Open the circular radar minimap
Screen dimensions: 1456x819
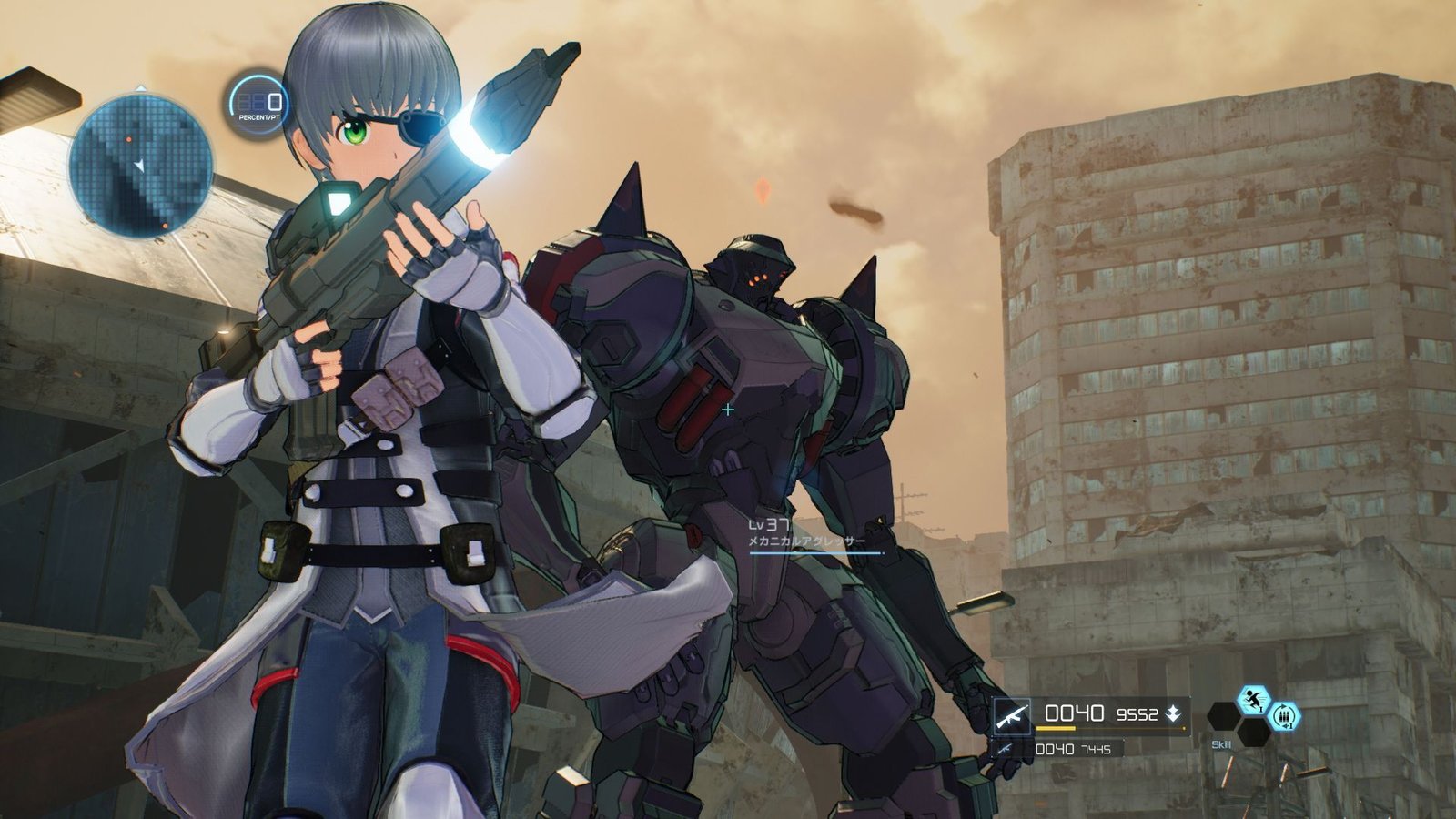(141, 166)
